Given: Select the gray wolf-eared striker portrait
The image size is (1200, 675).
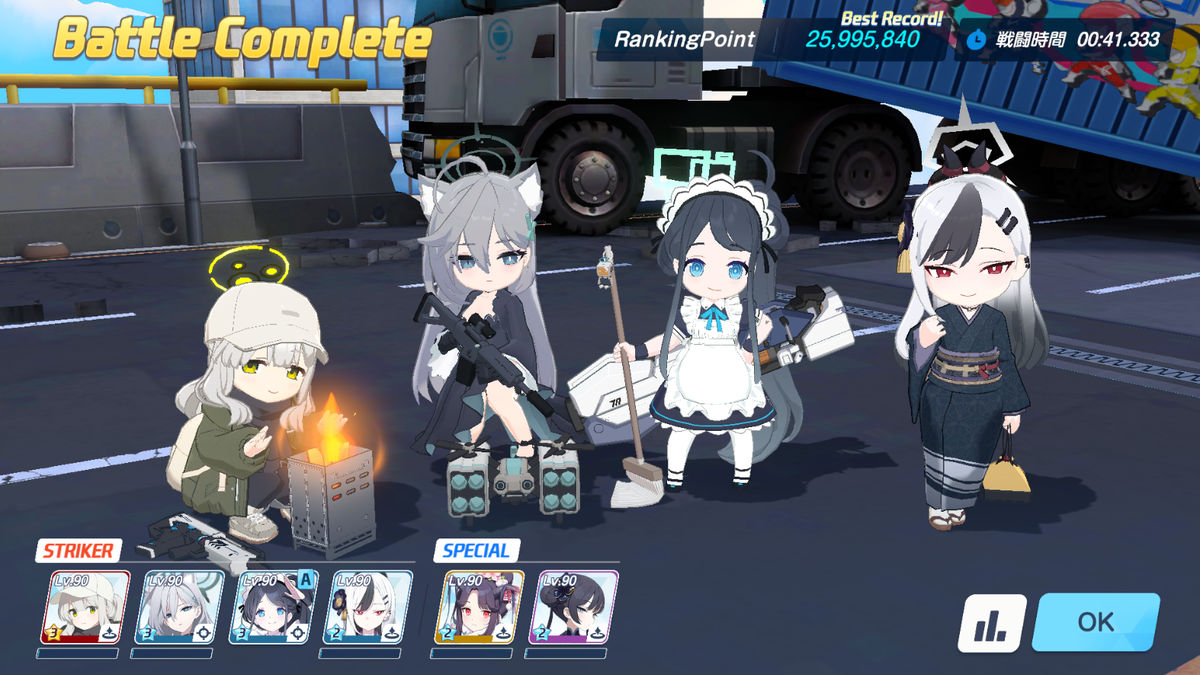Looking at the screenshot, I should tap(179, 606).
